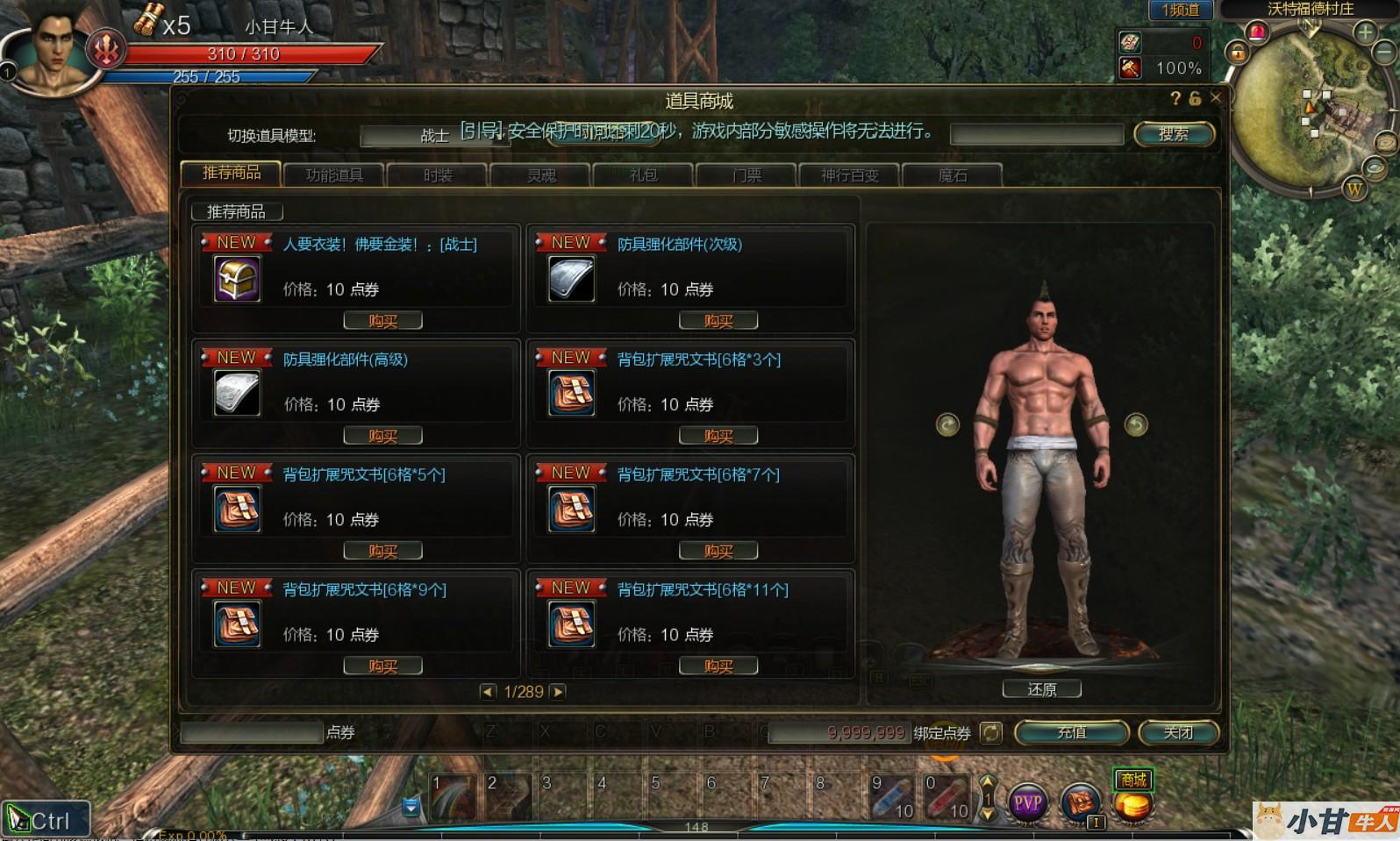Select the 礼包 category tab
The image size is (1400, 841).
point(643,175)
